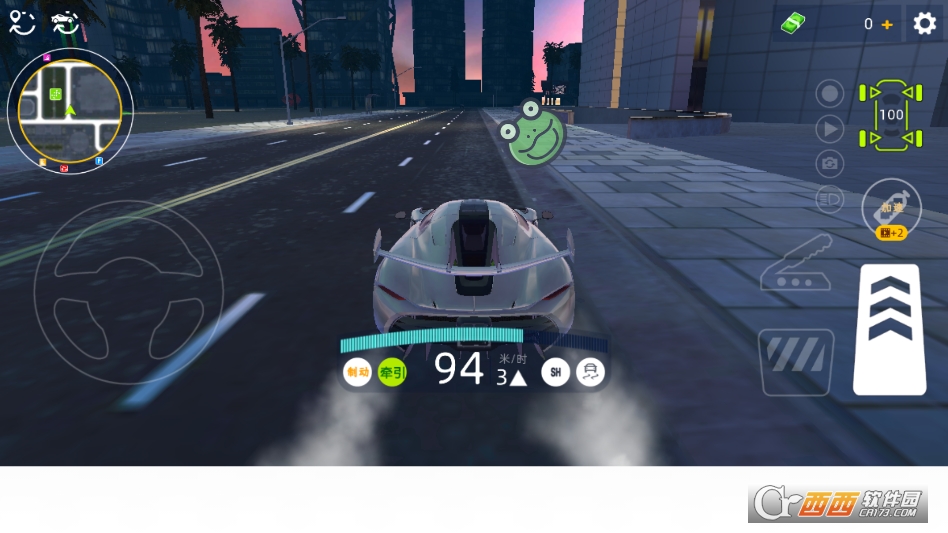The height and width of the screenshot is (533, 948).
Task: Toggle the SH button
Action: [x=555, y=373]
